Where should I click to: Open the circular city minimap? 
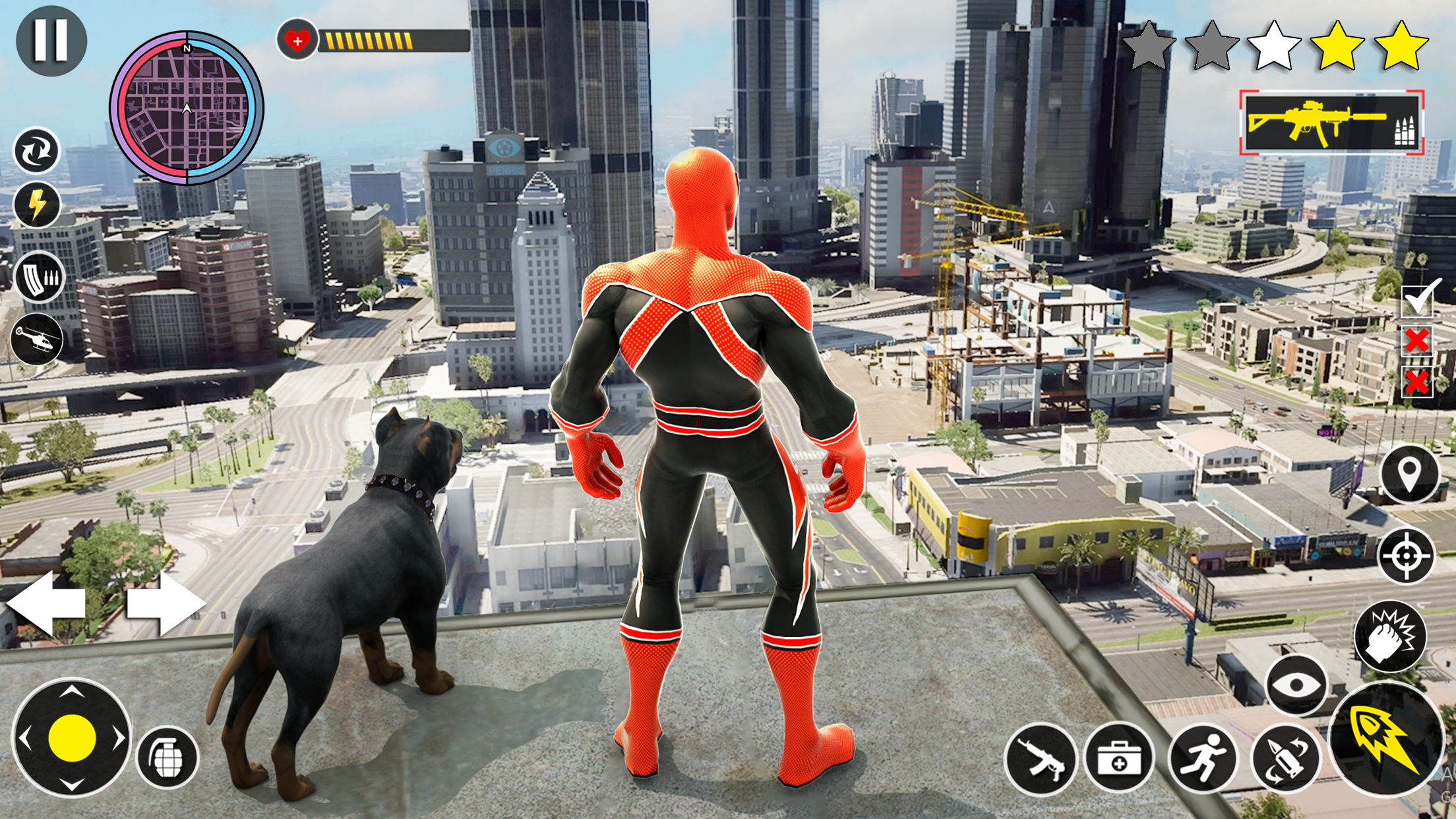(x=187, y=108)
